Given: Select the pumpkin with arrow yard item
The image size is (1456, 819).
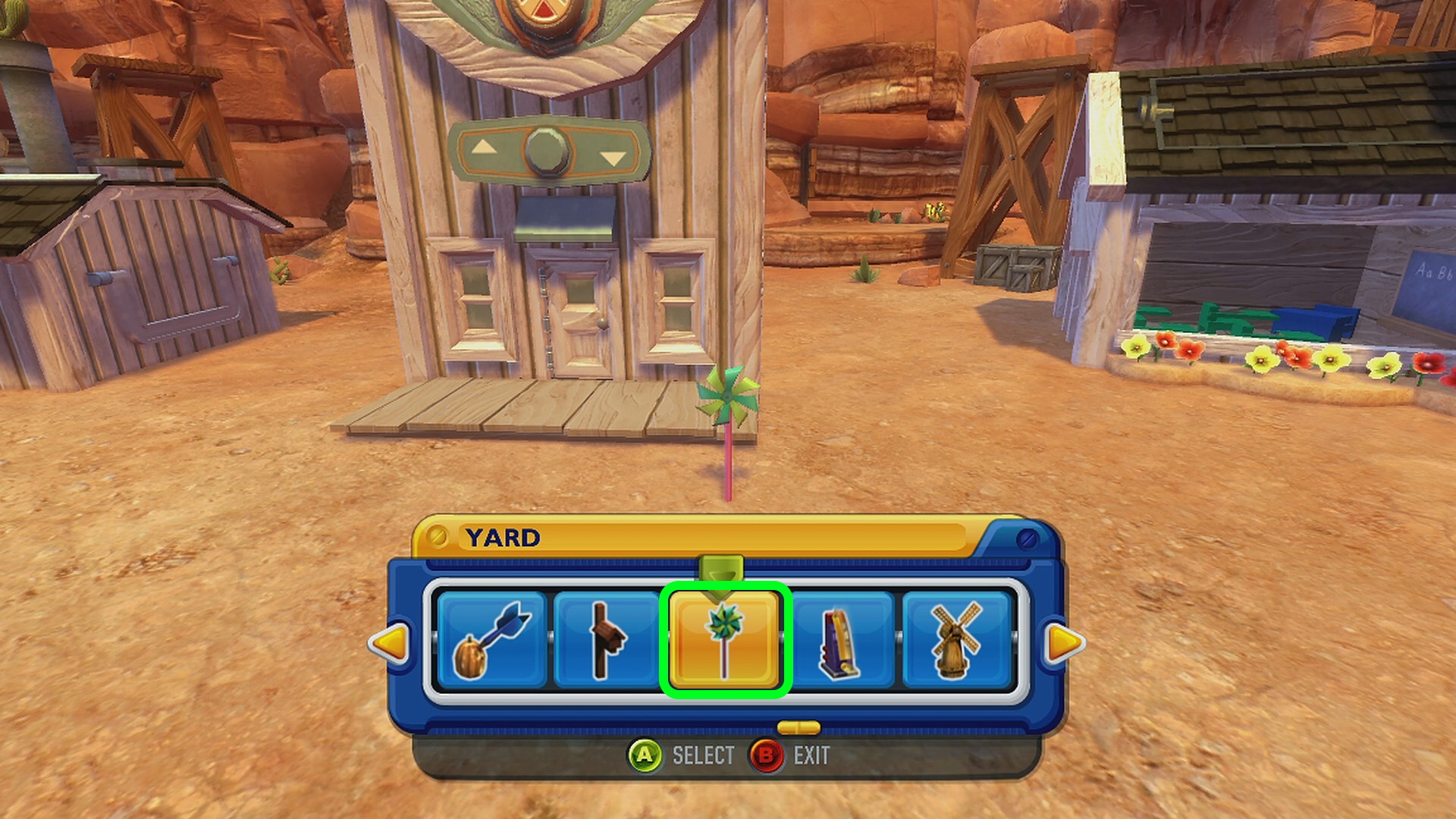Looking at the screenshot, I should tap(491, 641).
